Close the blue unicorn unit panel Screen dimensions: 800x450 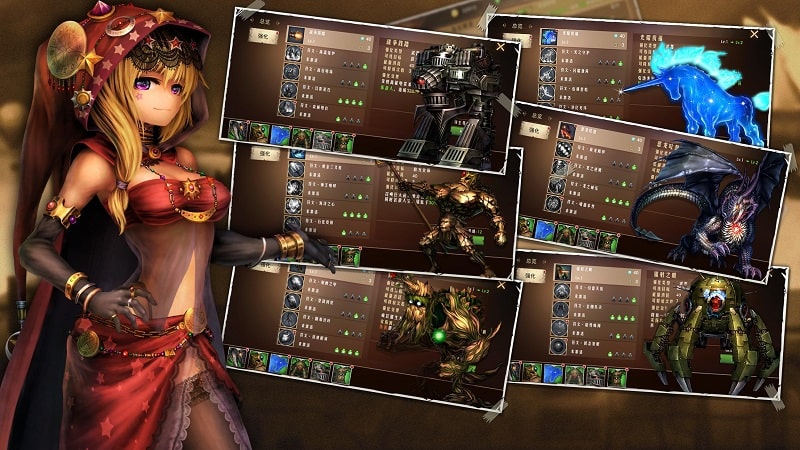point(752,34)
